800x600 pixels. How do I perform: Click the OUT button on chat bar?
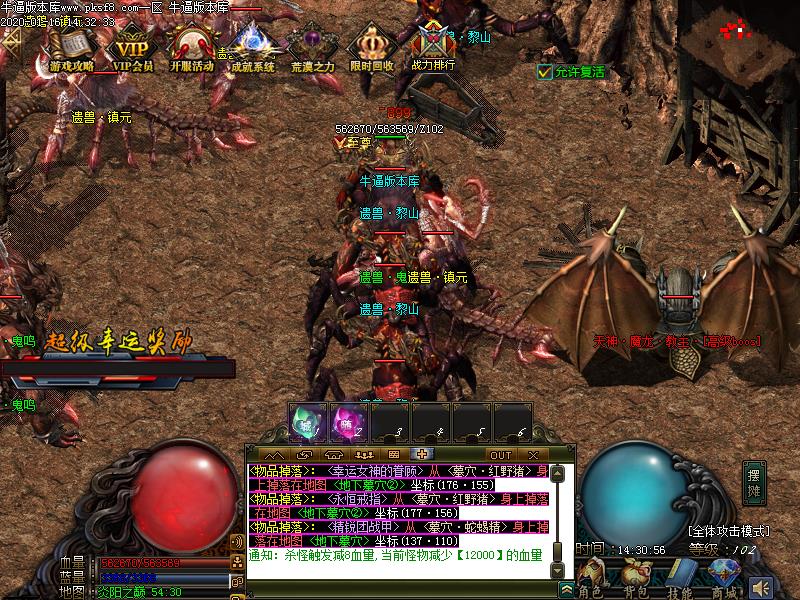click(500, 455)
